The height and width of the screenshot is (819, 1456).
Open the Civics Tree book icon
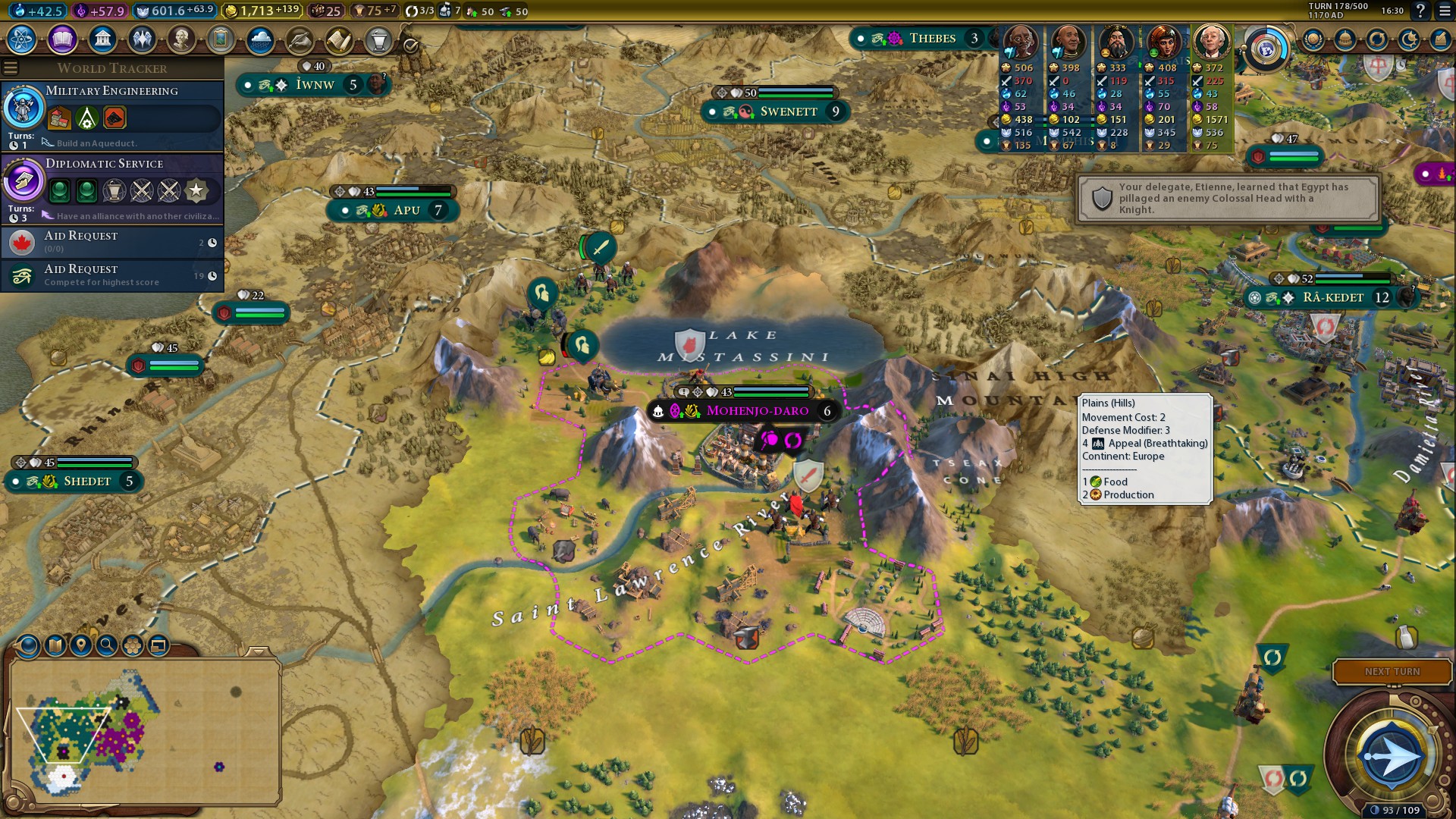tap(62, 39)
